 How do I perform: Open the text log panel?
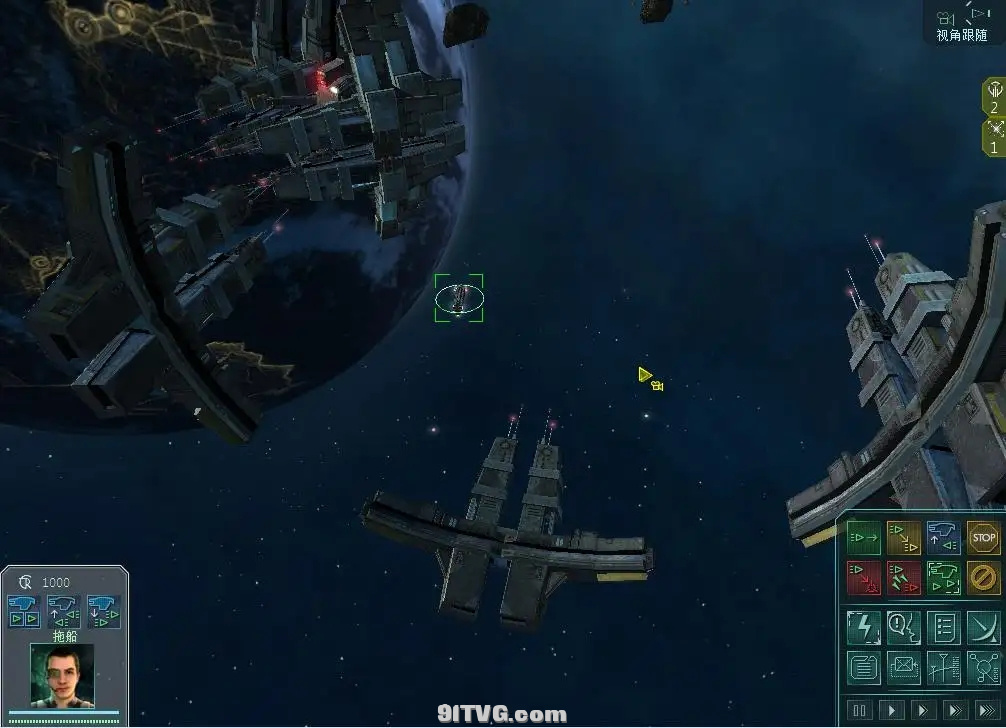tap(863, 667)
